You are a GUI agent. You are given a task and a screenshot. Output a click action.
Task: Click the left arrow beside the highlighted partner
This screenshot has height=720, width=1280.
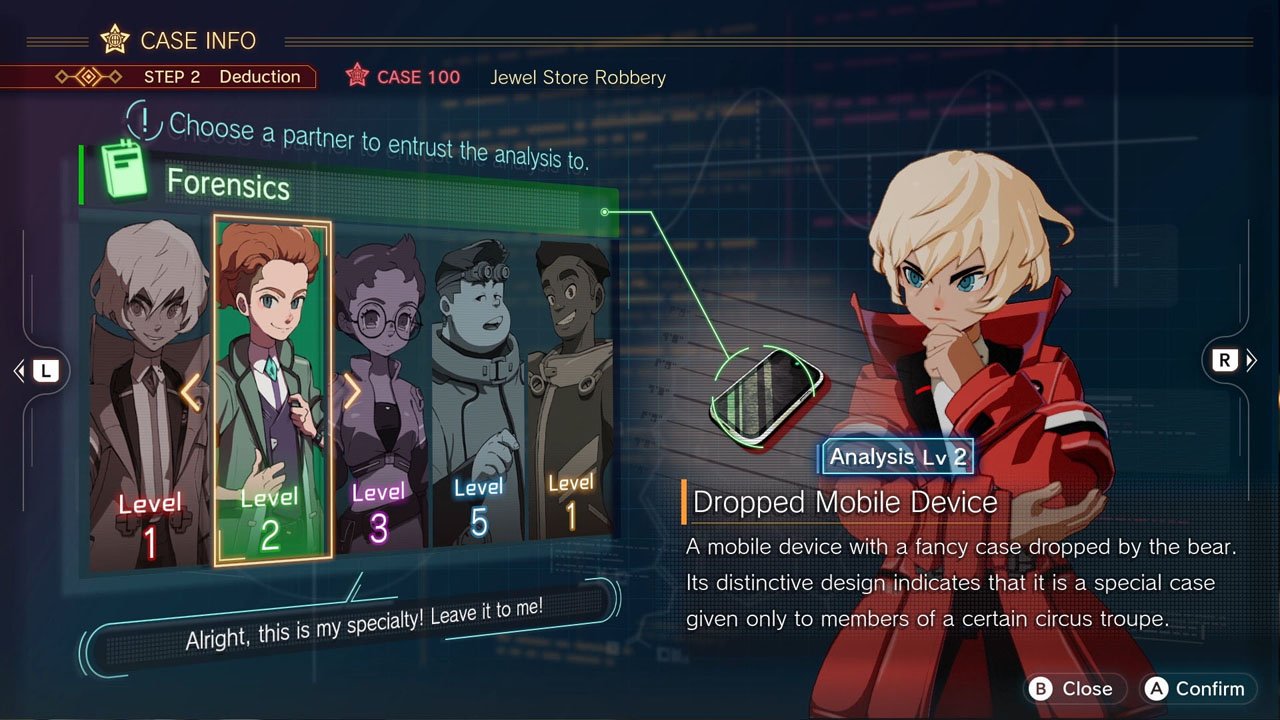[x=191, y=393]
